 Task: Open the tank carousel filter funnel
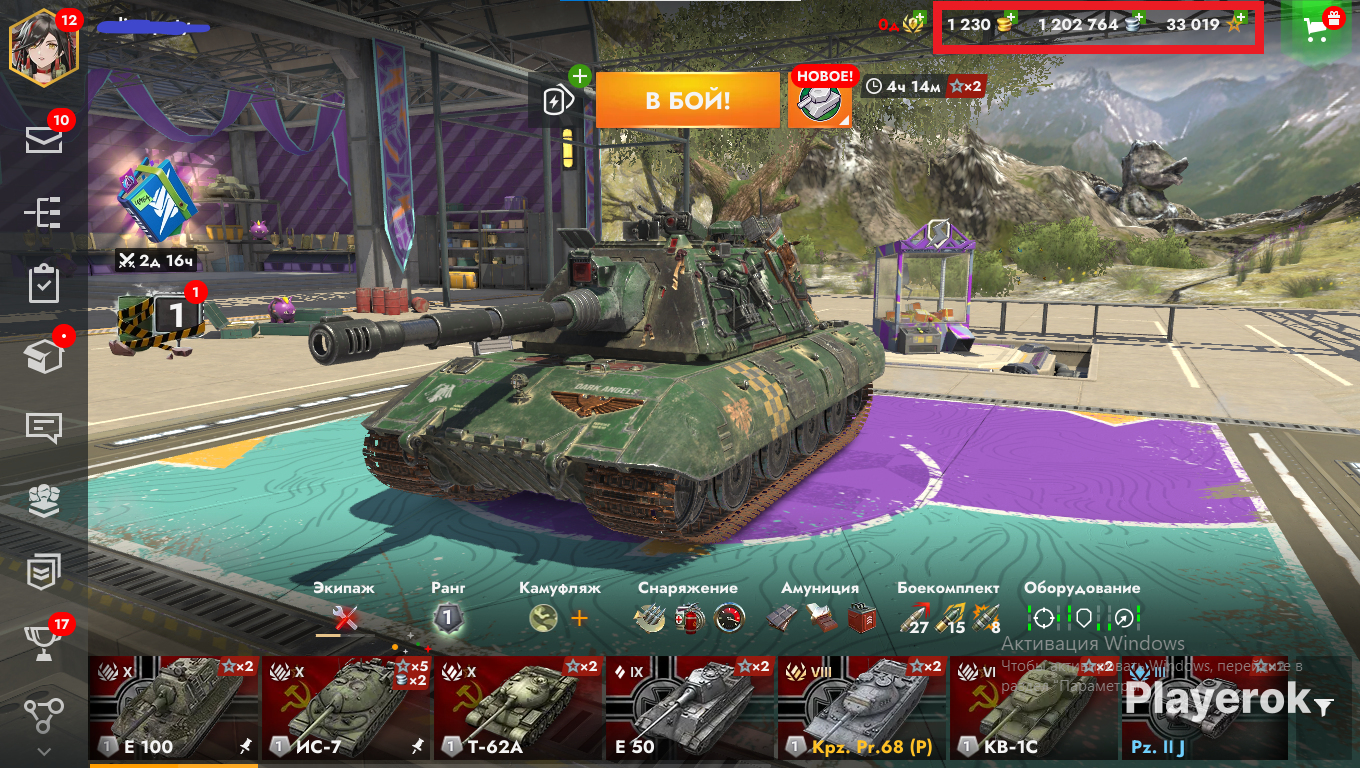1324,707
